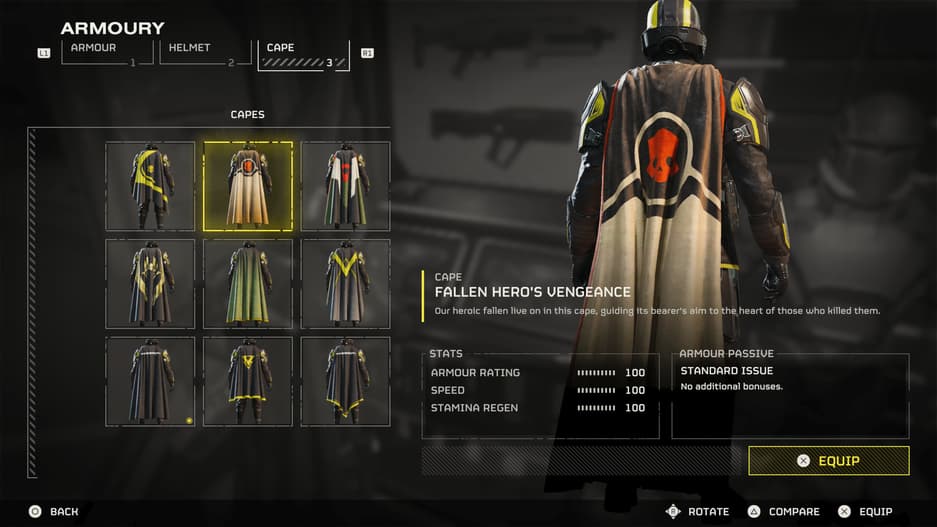Image resolution: width=937 pixels, height=527 pixels.
Task: Pick the black cape with pointed yellow hem
Action: tap(346, 381)
